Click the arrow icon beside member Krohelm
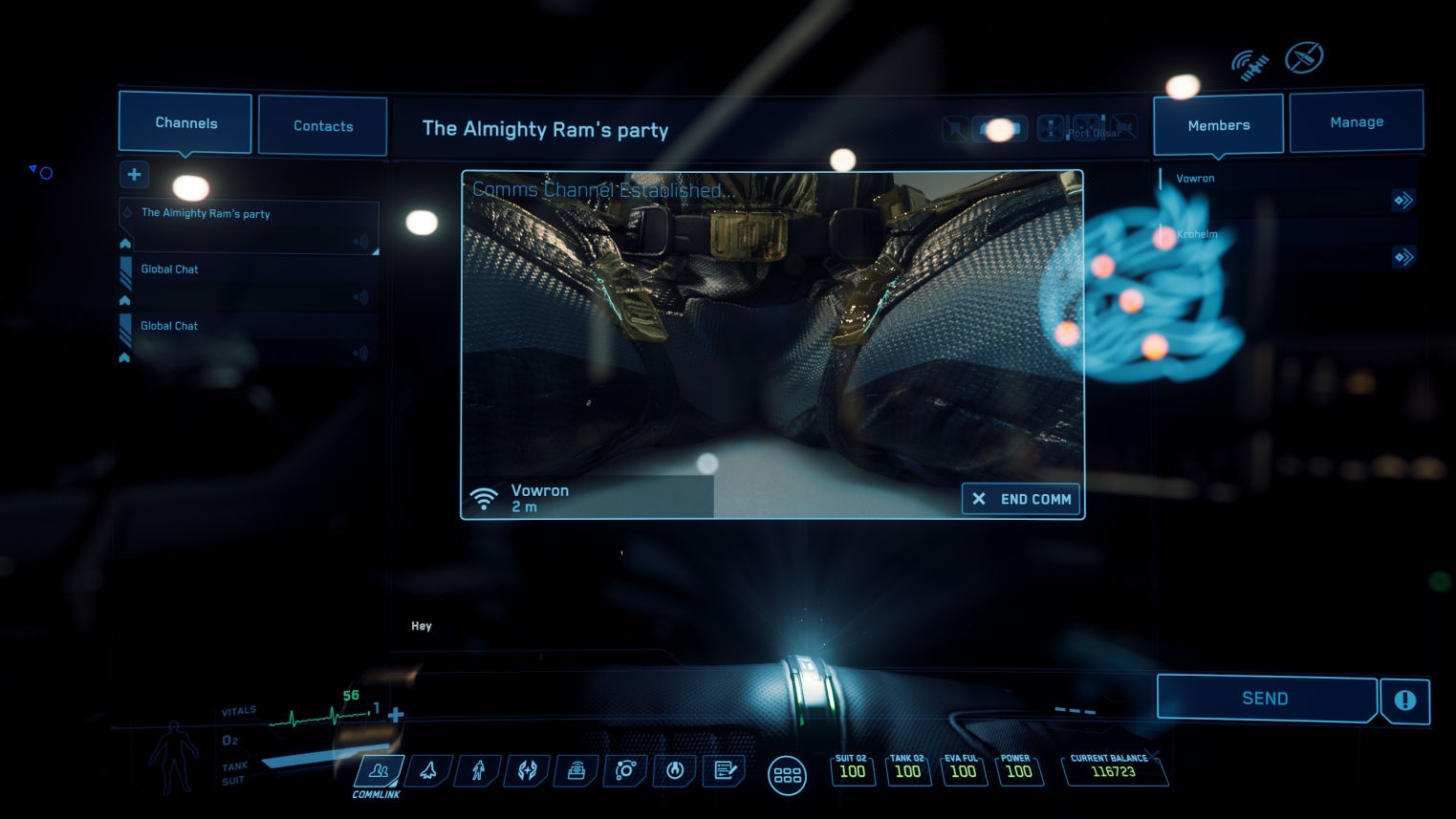Viewport: 1456px width, 819px height. [x=1402, y=256]
